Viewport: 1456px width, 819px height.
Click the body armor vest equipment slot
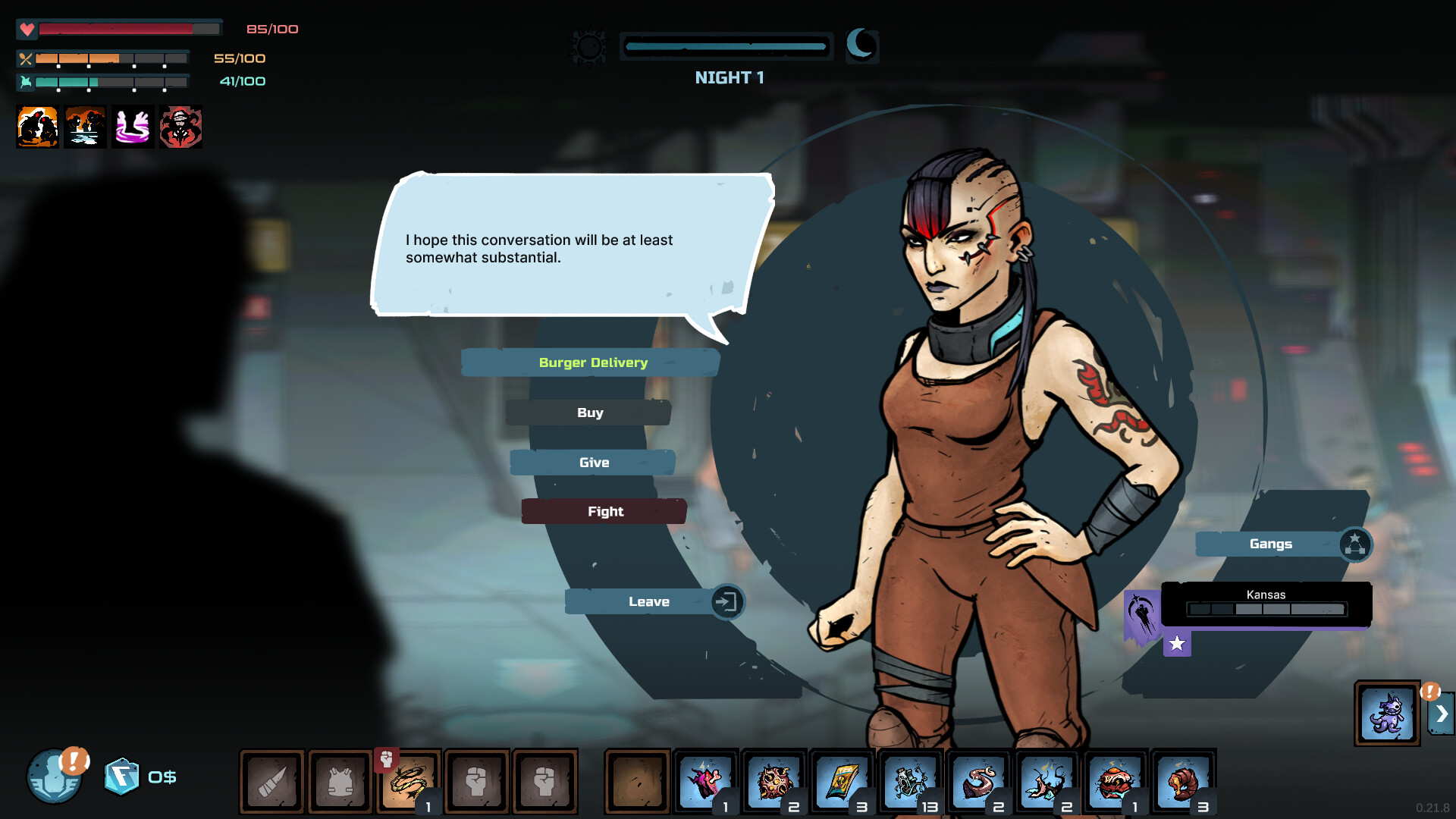[x=340, y=781]
